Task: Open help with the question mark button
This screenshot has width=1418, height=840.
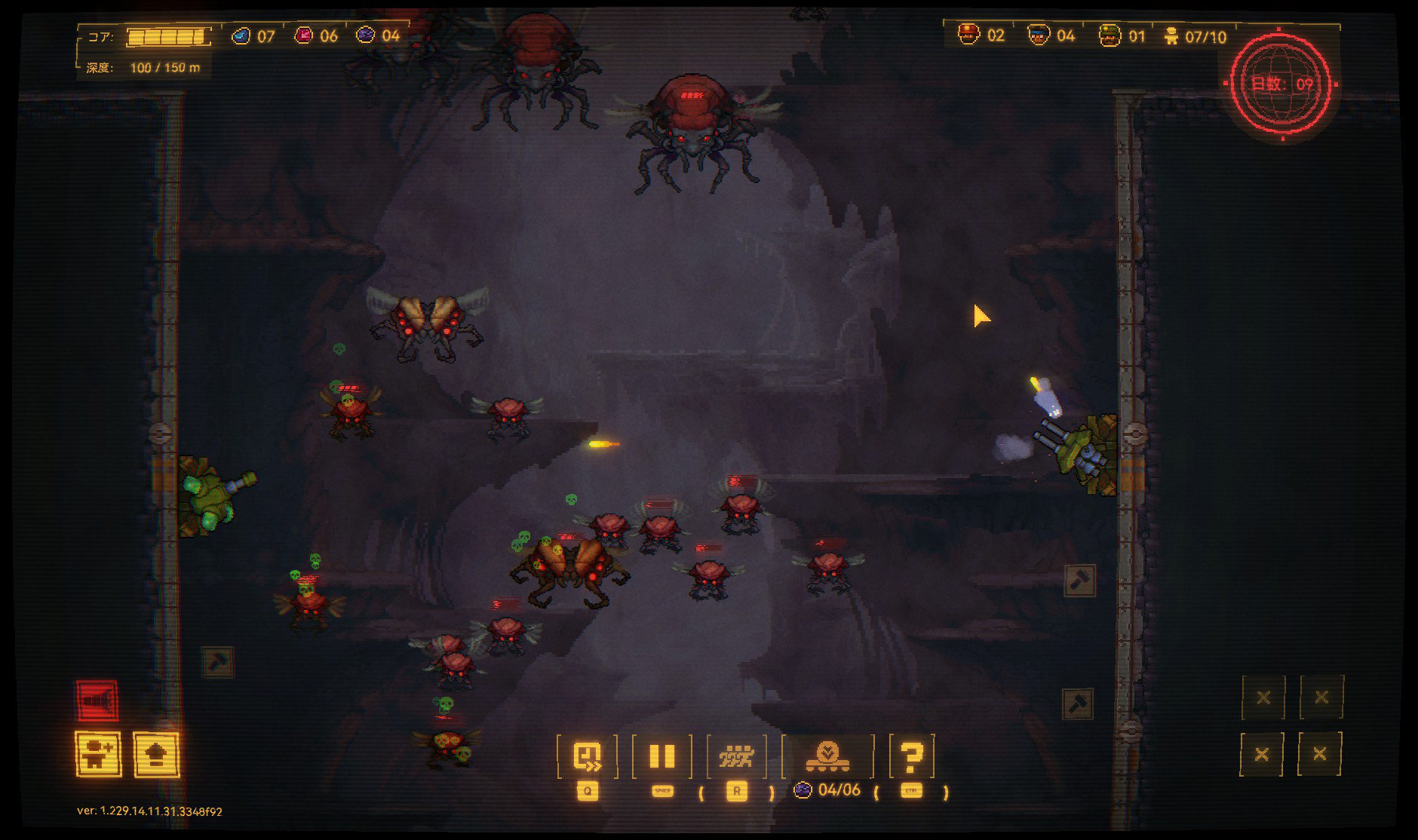Action: pos(911,756)
